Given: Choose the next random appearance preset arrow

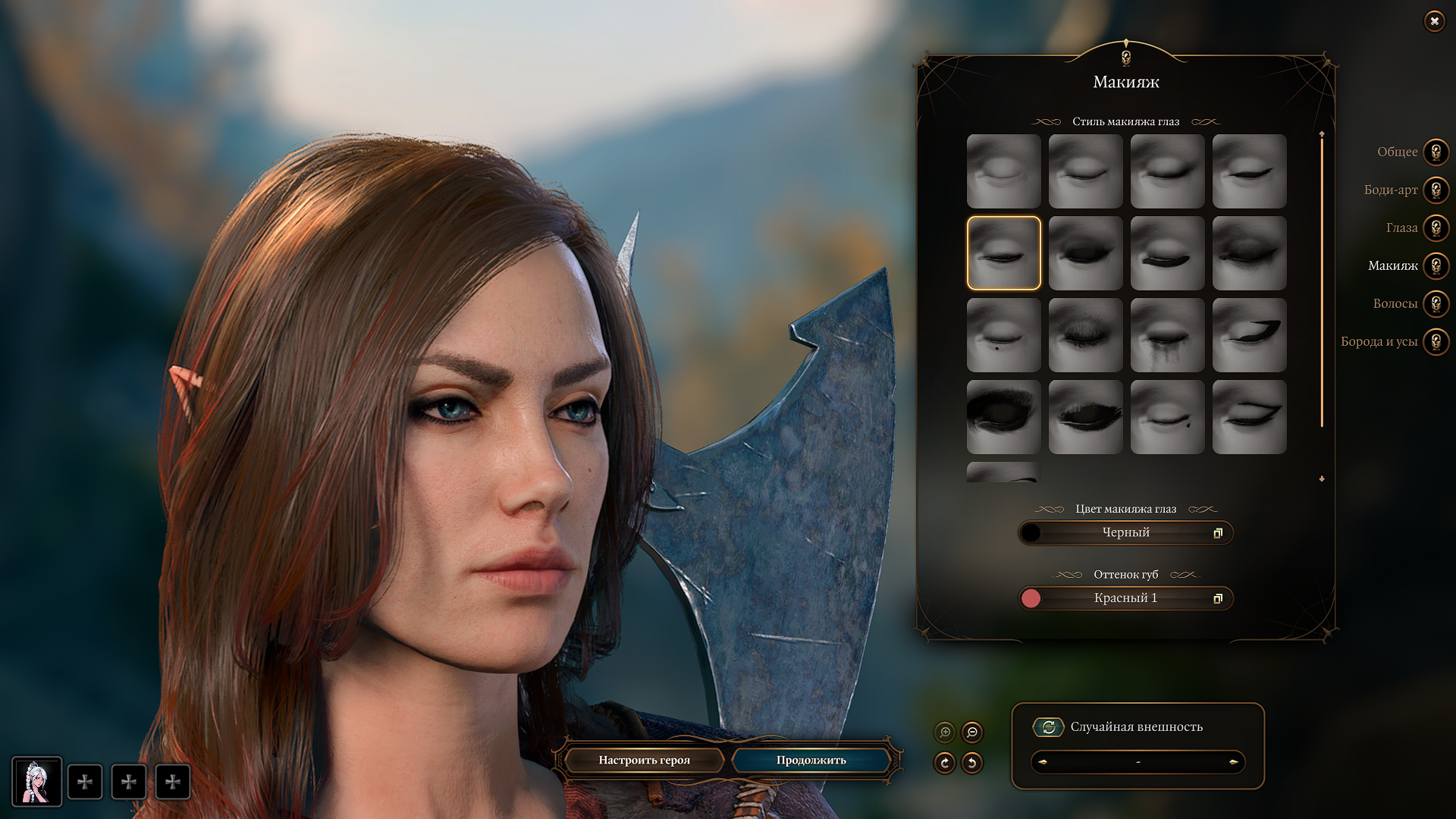Looking at the screenshot, I should click(1233, 762).
